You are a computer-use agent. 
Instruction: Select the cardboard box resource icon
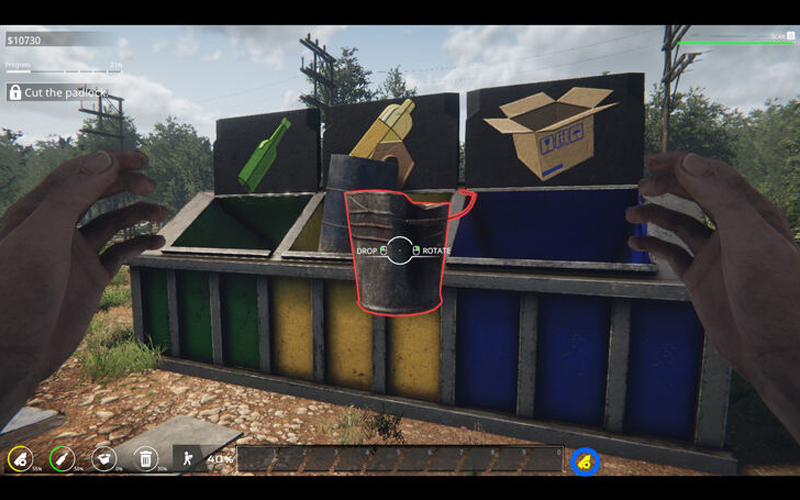104,459
